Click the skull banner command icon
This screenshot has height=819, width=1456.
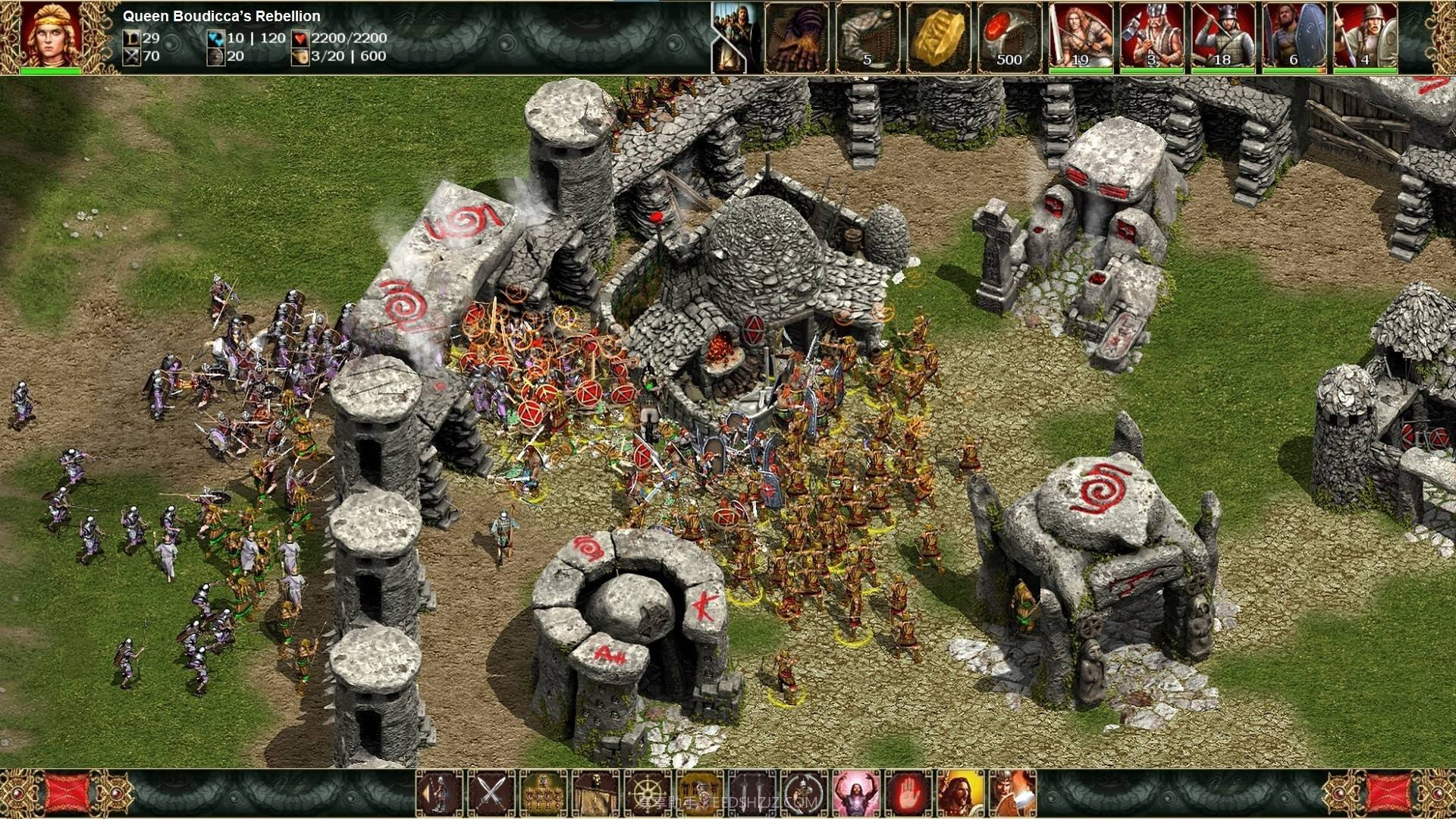[x=596, y=793]
